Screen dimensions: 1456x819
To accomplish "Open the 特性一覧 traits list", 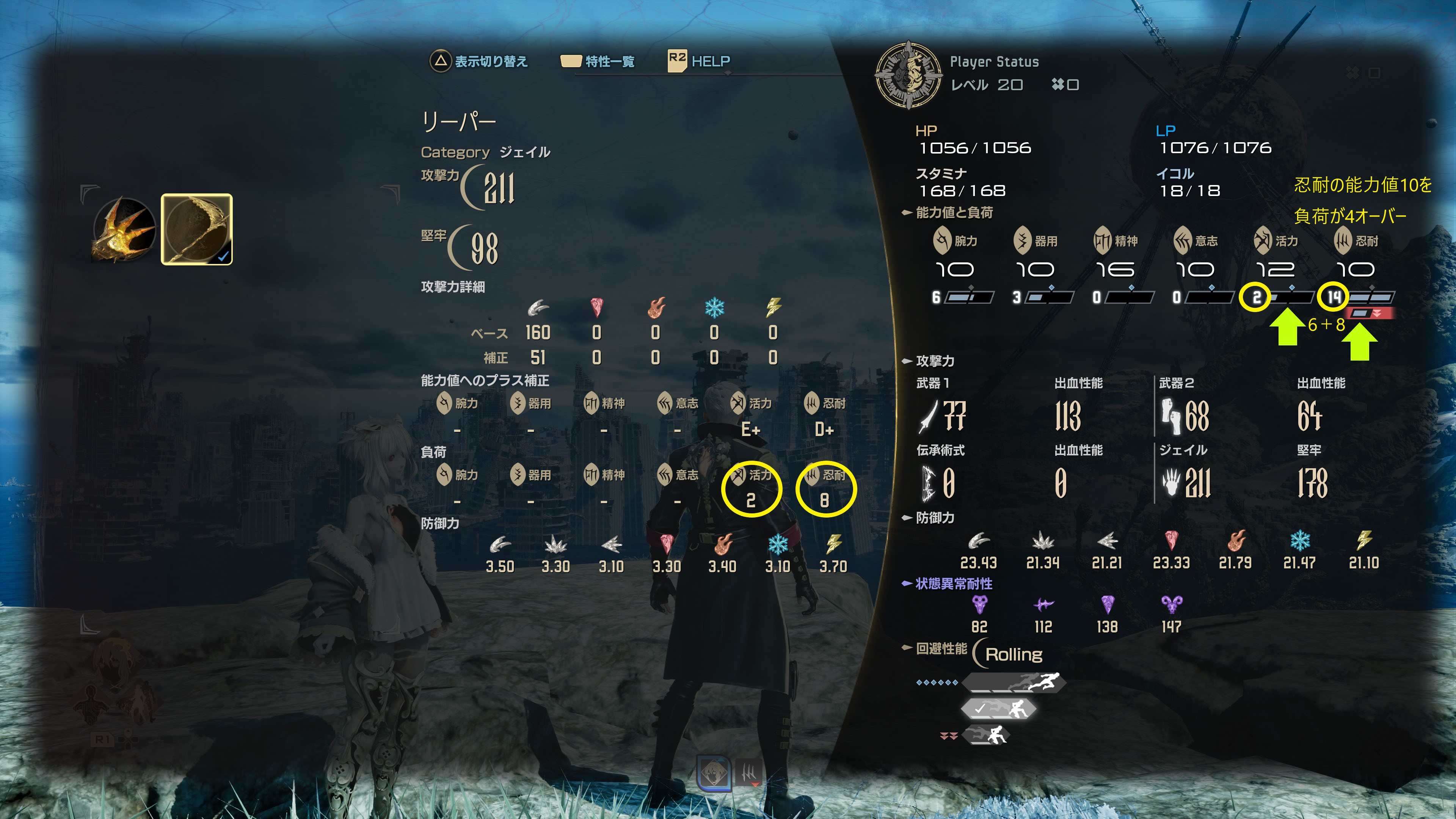I will [x=609, y=61].
